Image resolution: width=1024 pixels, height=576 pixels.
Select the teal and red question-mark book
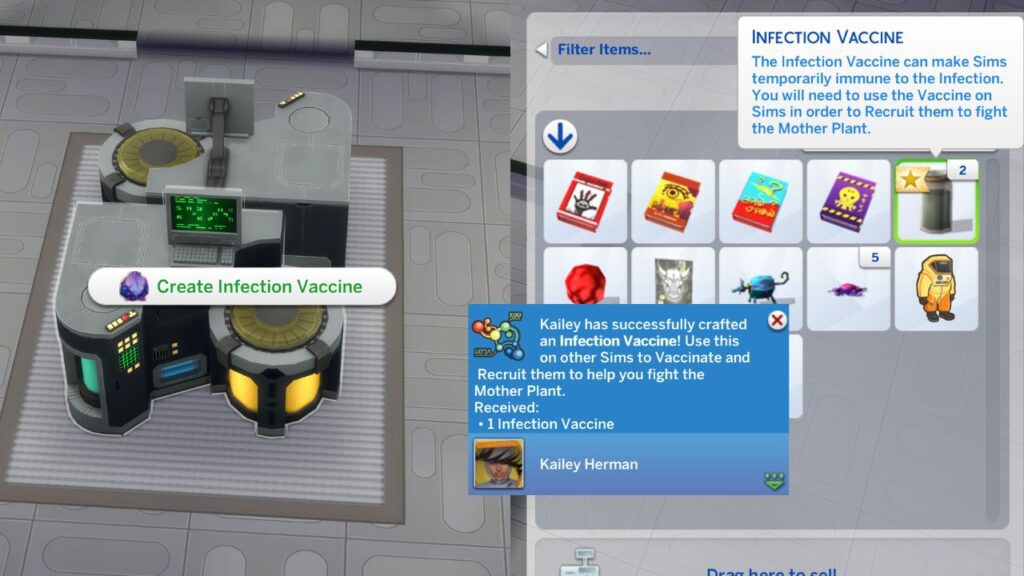click(760, 201)
